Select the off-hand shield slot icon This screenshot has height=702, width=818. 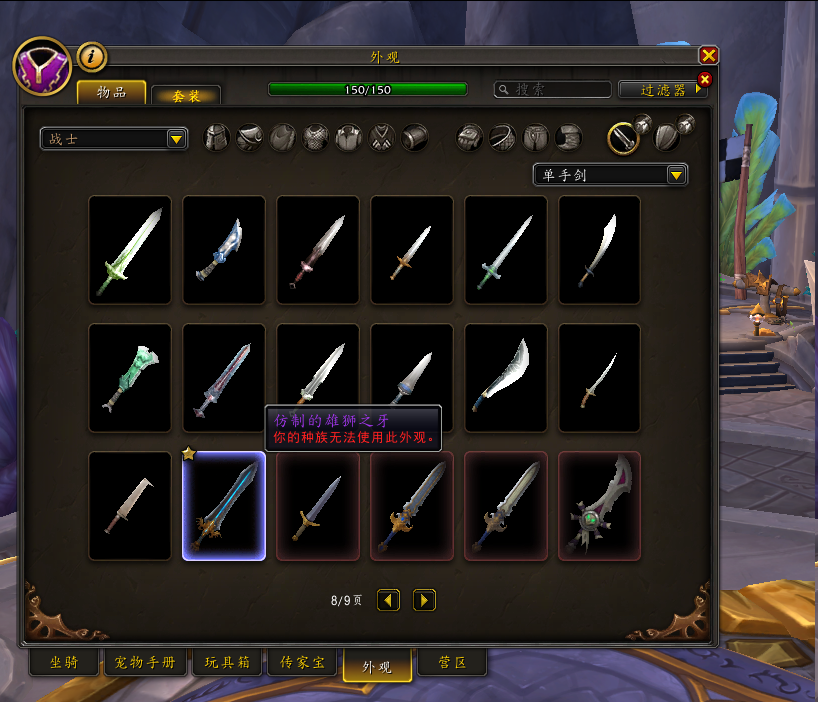(x=667, y=138)
